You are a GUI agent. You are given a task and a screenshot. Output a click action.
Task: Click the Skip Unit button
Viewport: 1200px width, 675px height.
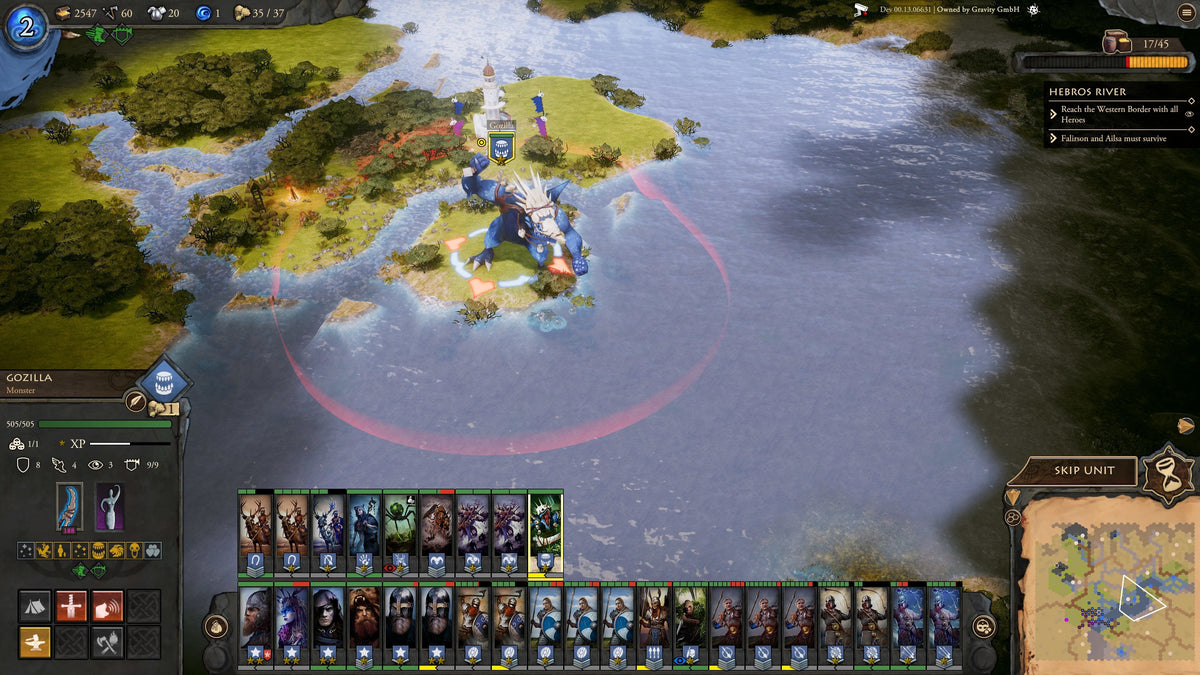coord(1085,470)
